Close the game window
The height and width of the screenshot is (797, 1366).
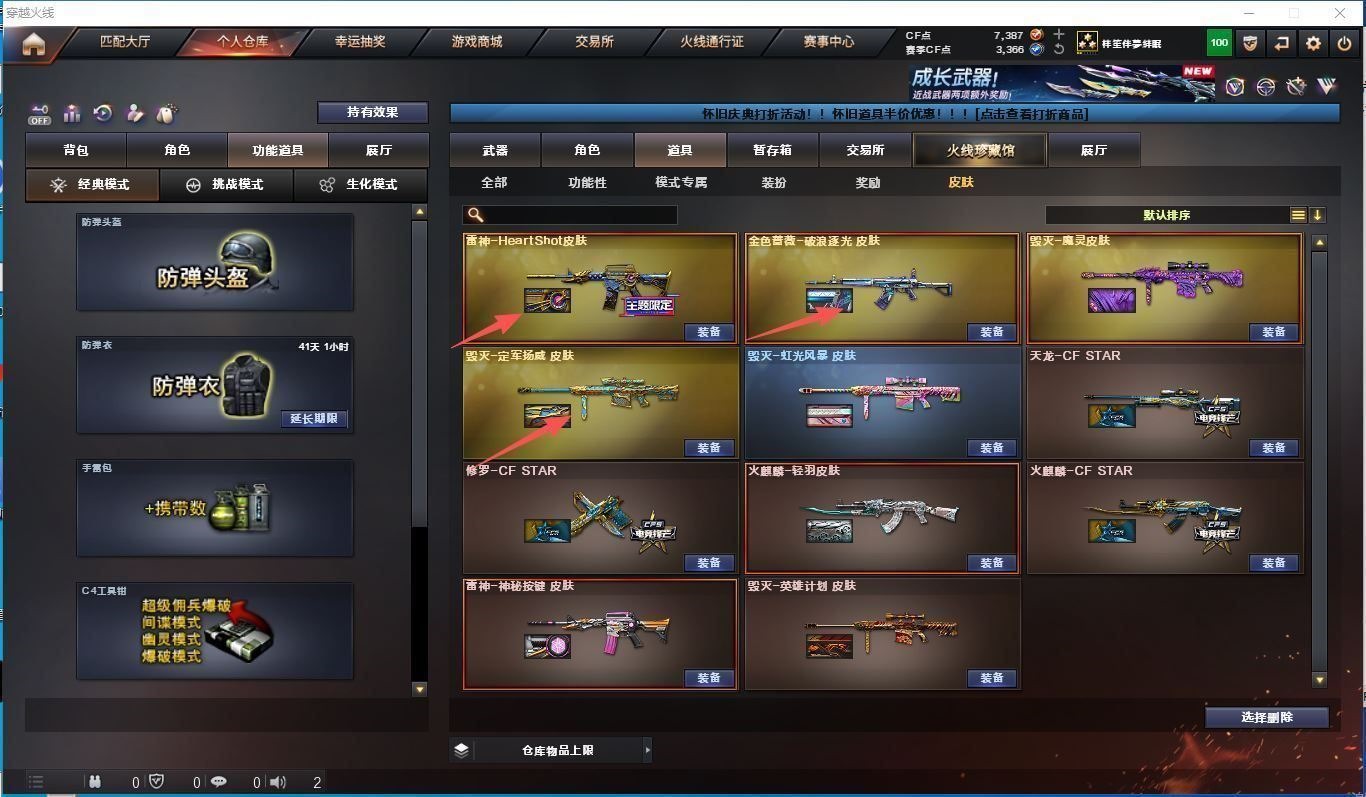coord(1341,13)
